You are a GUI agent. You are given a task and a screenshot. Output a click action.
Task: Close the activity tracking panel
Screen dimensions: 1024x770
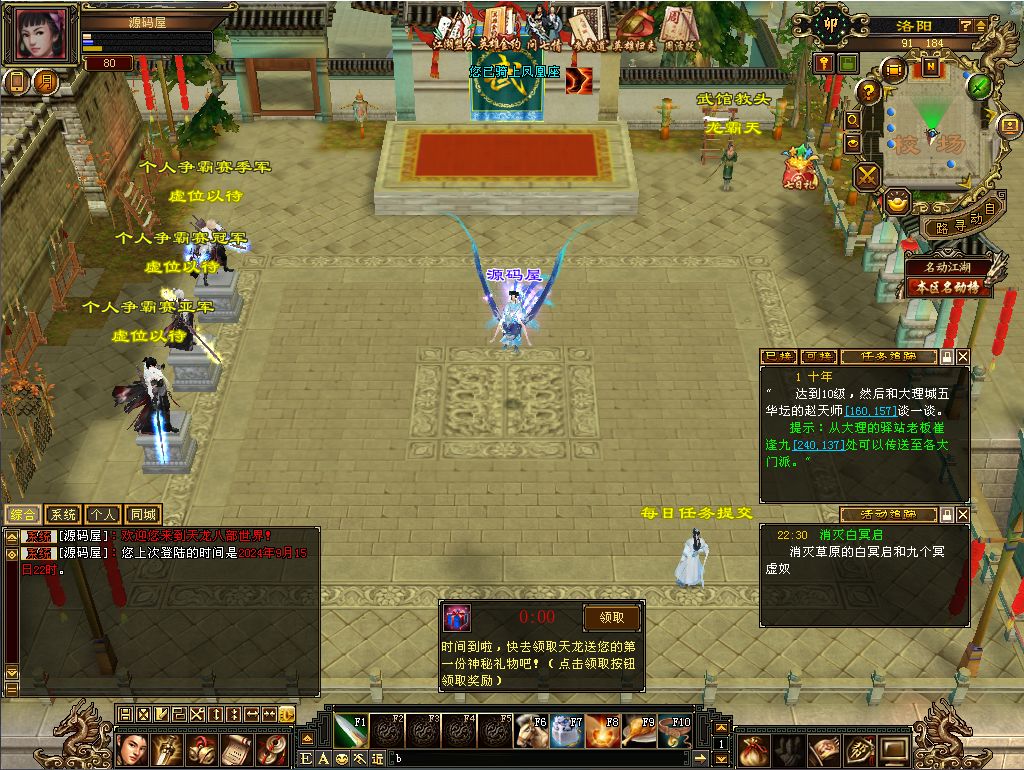(x=963, y=515)
